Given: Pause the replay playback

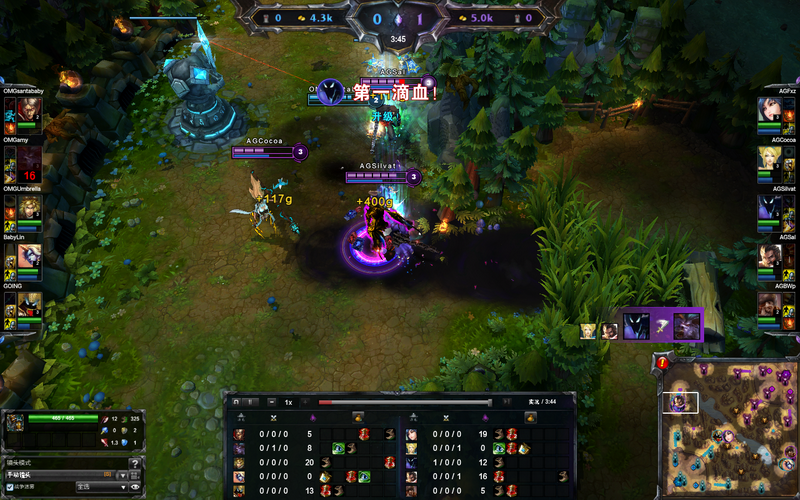Looking at the screenshot, I should (252, 402).
